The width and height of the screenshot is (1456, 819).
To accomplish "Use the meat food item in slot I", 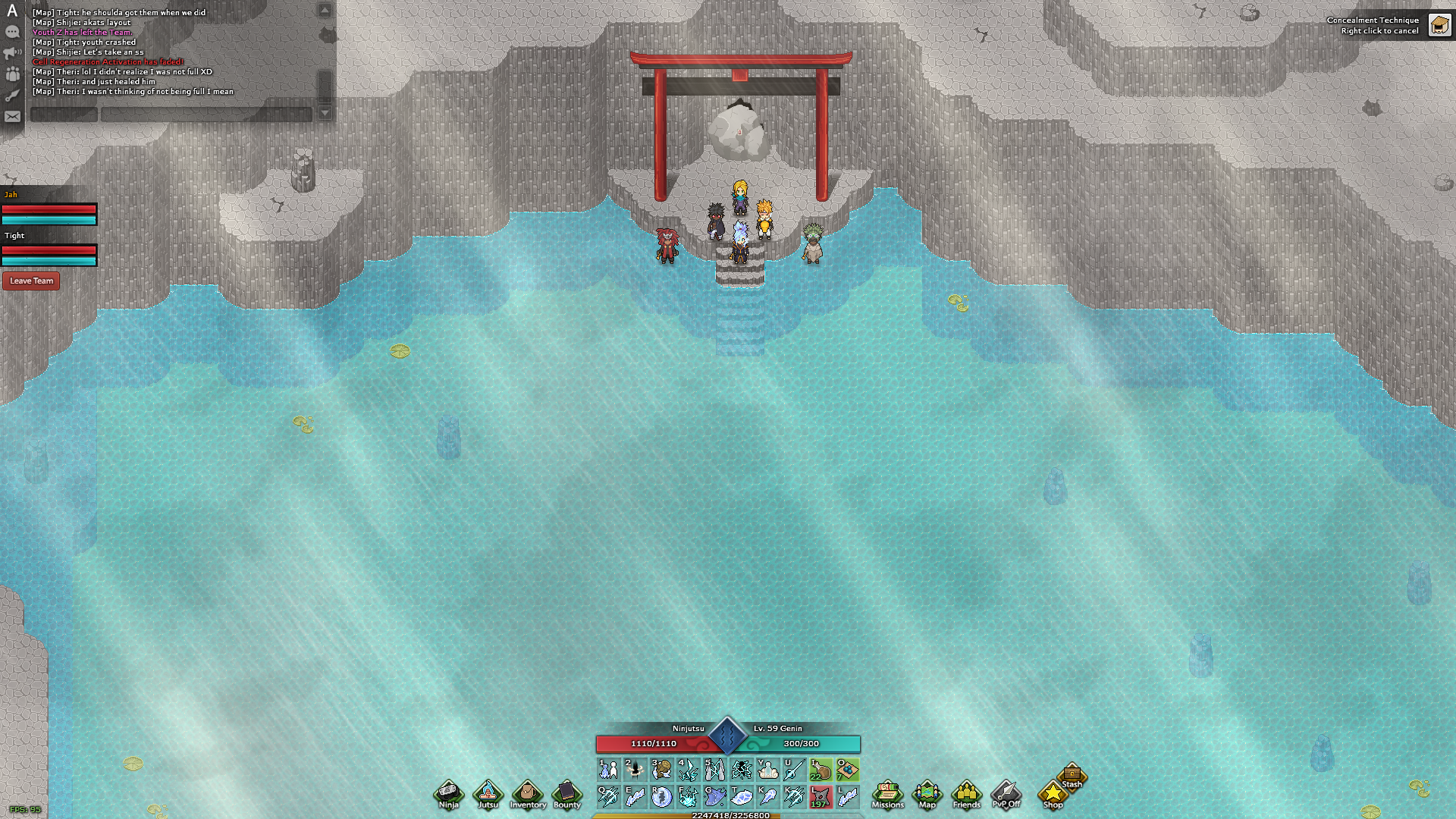I will click(x=821, y=770).
